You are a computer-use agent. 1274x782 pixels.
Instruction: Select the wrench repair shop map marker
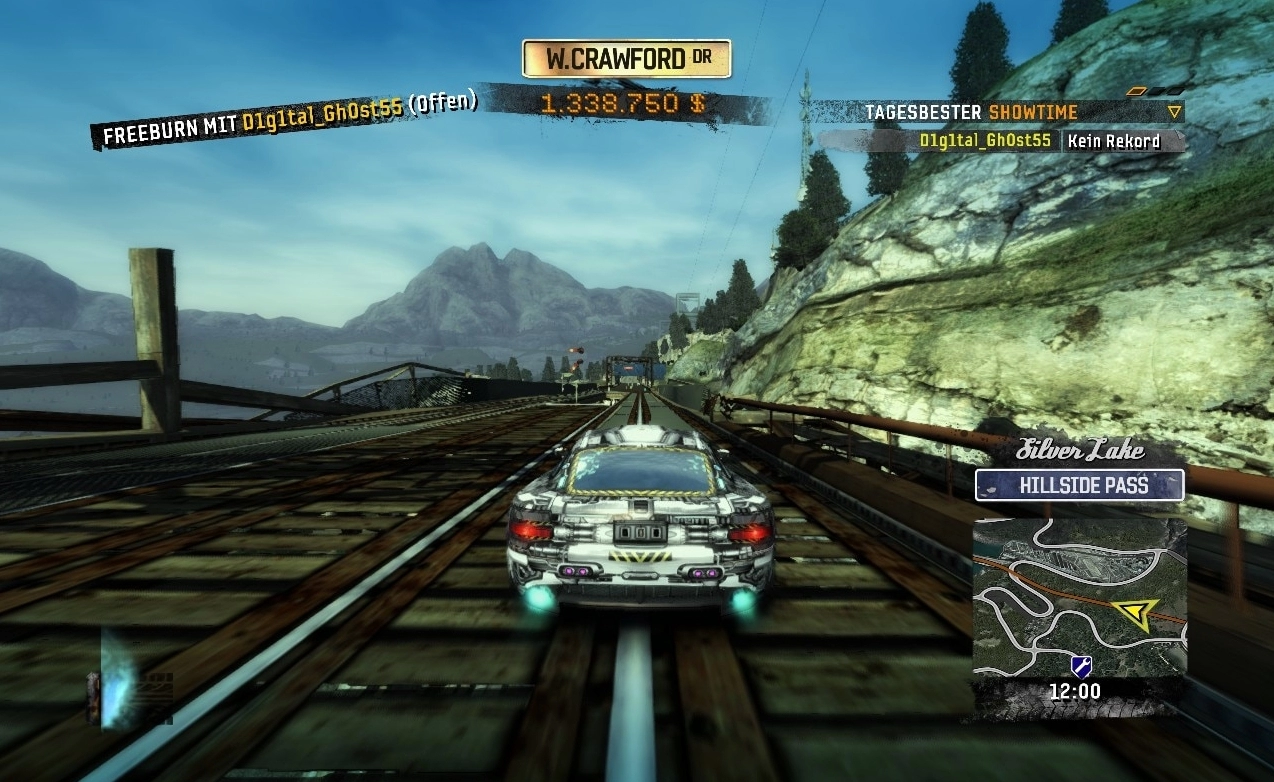point(1080,666)
